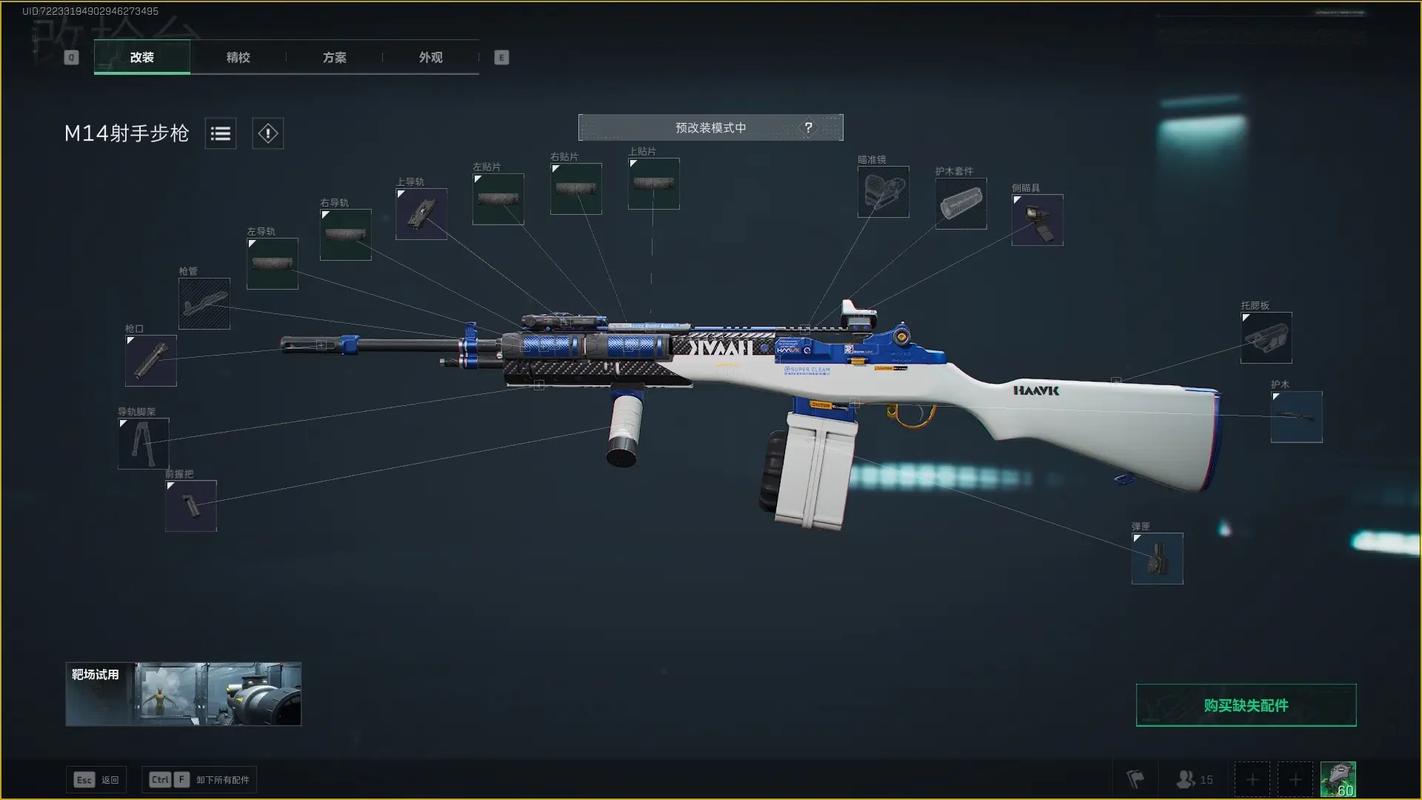Viewport: 1422px width, 800px height.
Task: Open the 枪管 barrel slot
Action: 204,303
